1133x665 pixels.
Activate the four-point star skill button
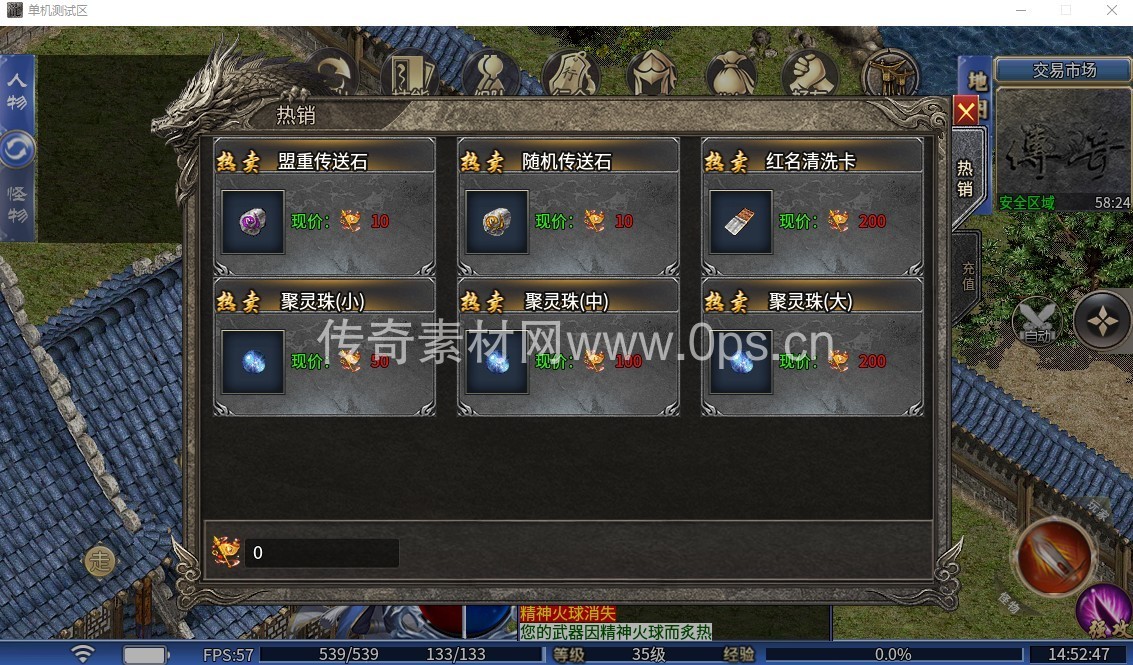[x=1101, y=320]
